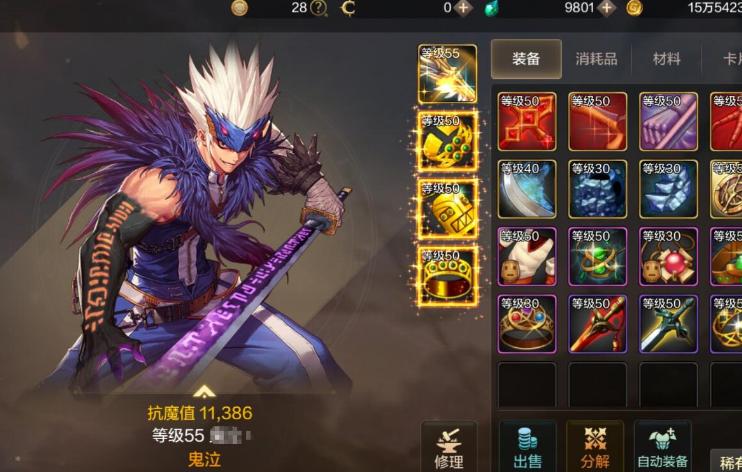The height and width of the screenshot is (472, 742).
Task: Select the 材料 (Materials) tab
Action: (x=667, y=59)
